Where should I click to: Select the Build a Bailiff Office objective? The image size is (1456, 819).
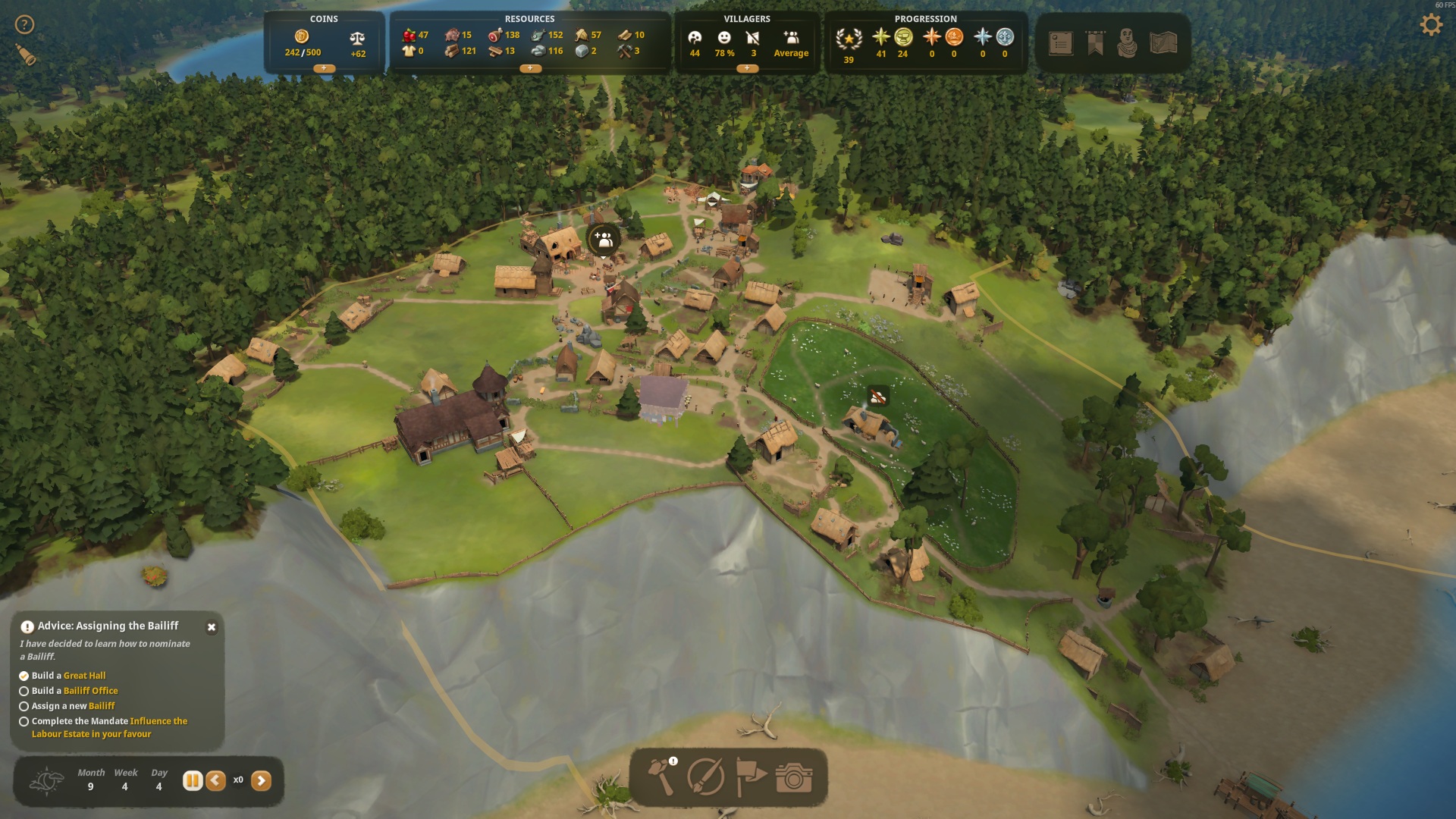(x=75, y=691)
